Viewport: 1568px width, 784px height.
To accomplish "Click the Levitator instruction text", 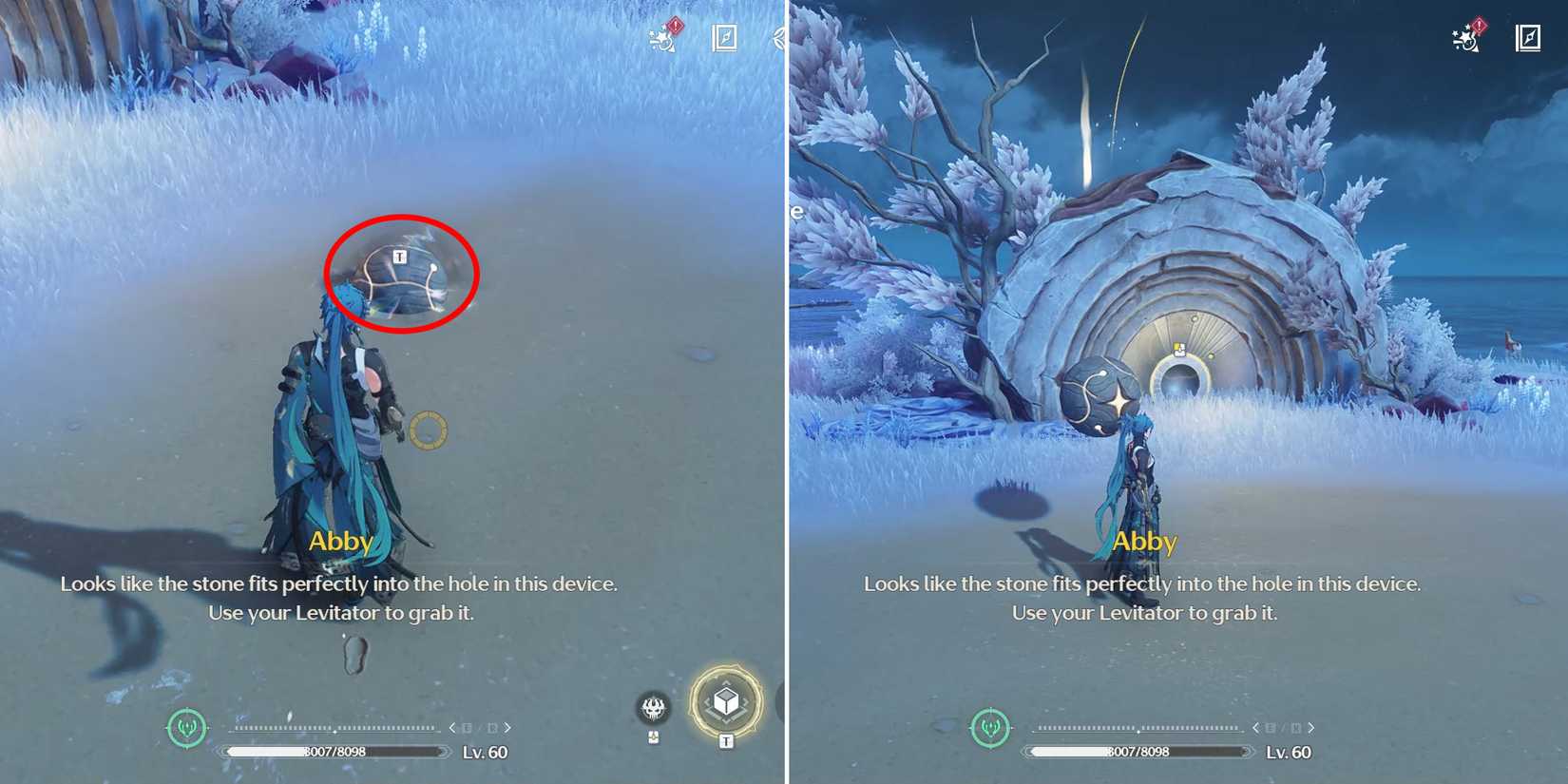I will (339, 613).
